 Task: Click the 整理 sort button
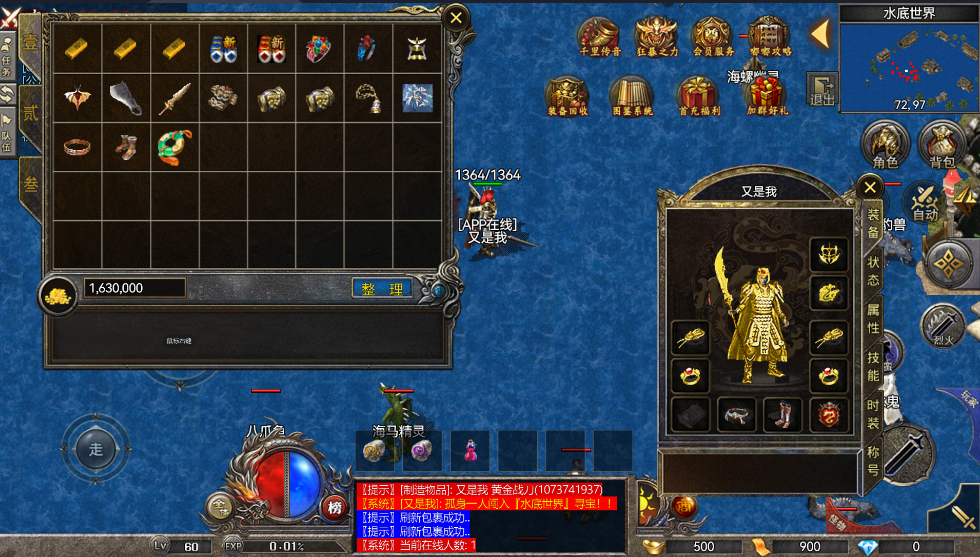[x=382, y=288]
